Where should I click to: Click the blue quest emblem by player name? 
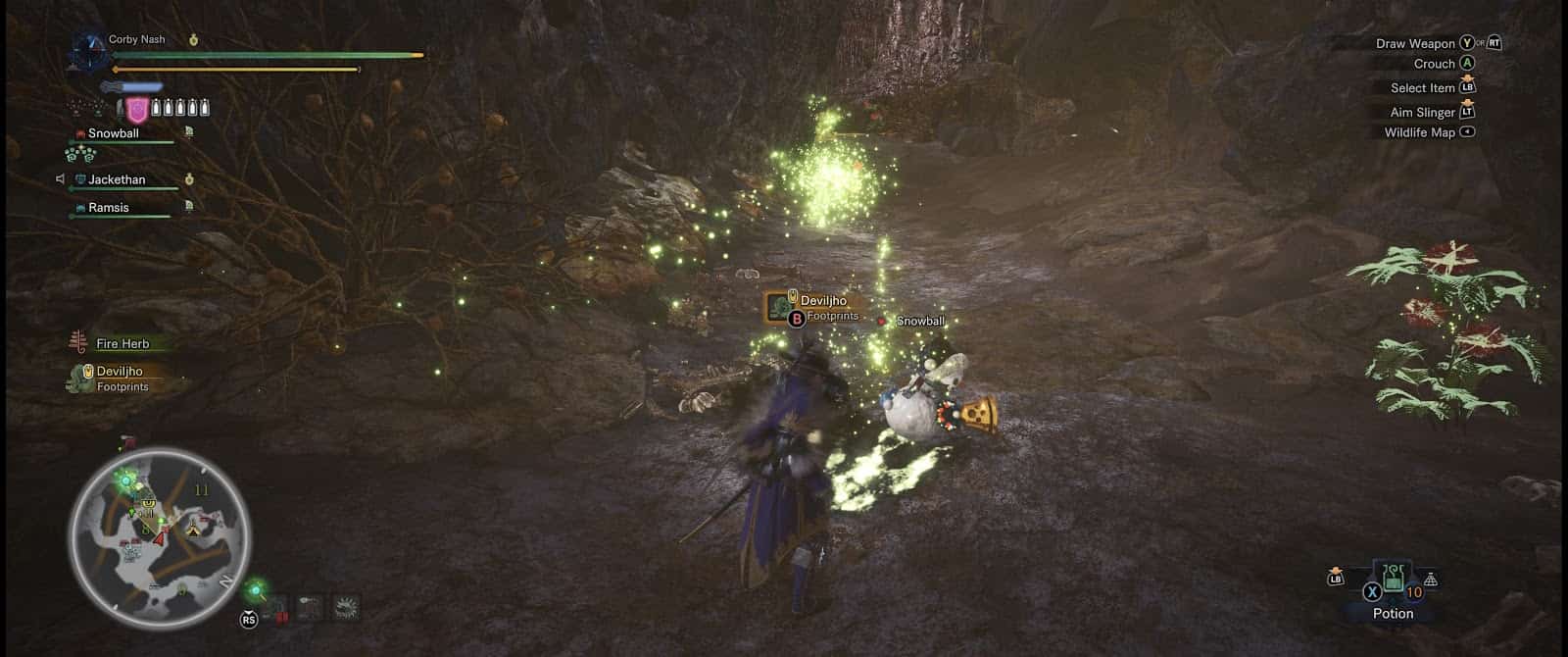[x=90, y=51]
